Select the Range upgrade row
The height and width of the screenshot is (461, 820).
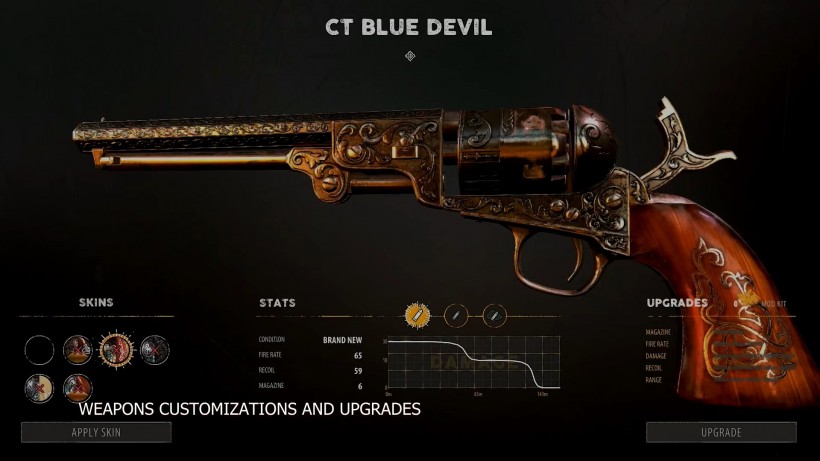pyautogui.click(x=654, y=380)
